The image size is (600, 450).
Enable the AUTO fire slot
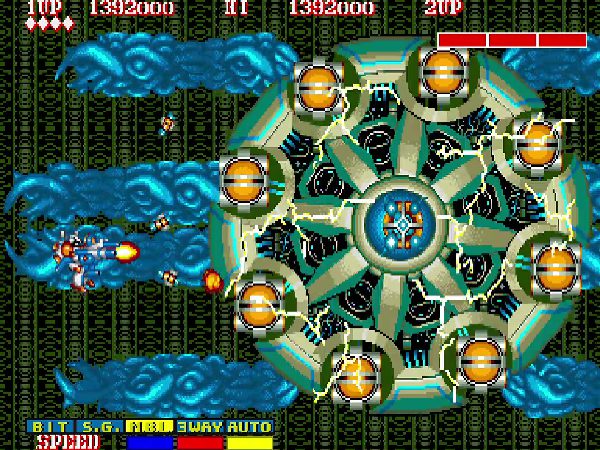pos(249,426)
